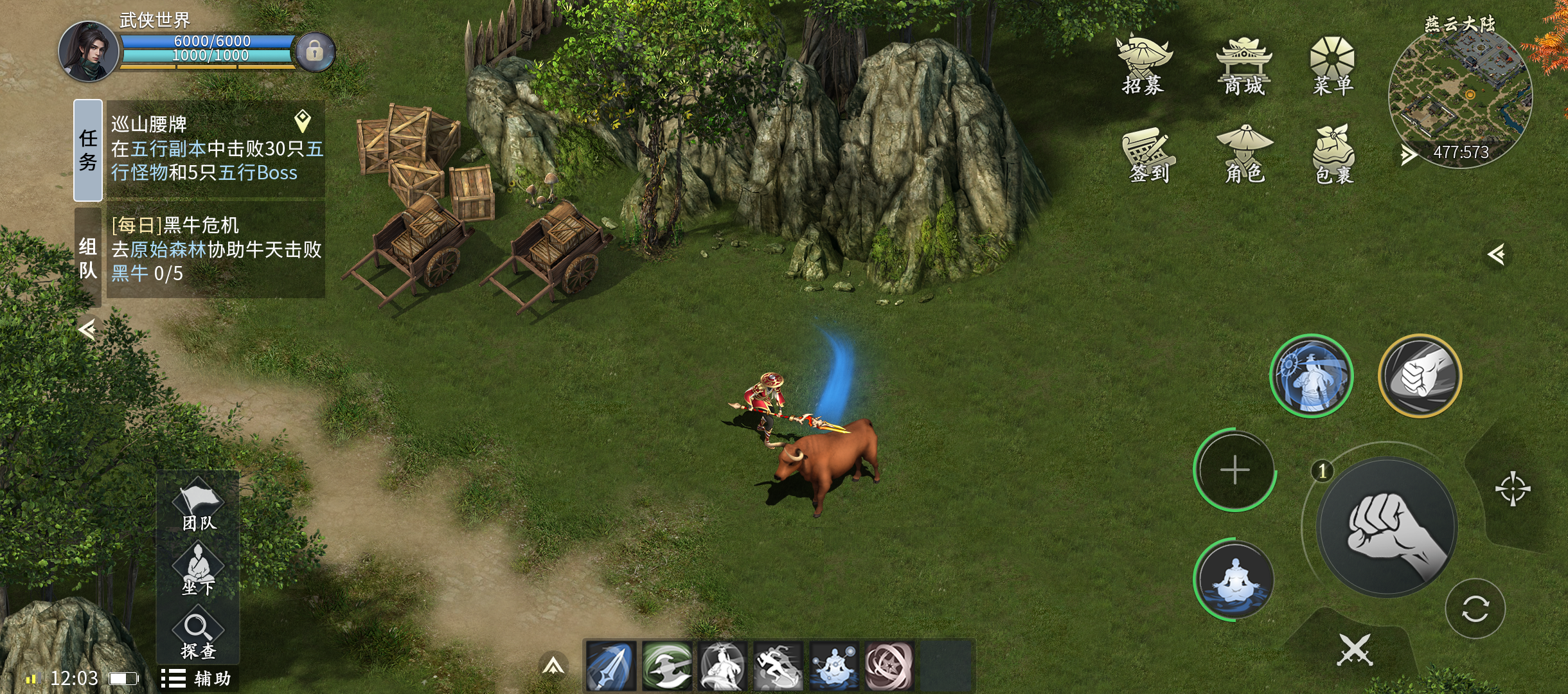Click the 探查 magnifier button
The image size is (1568, 694).
coord(198,636)
